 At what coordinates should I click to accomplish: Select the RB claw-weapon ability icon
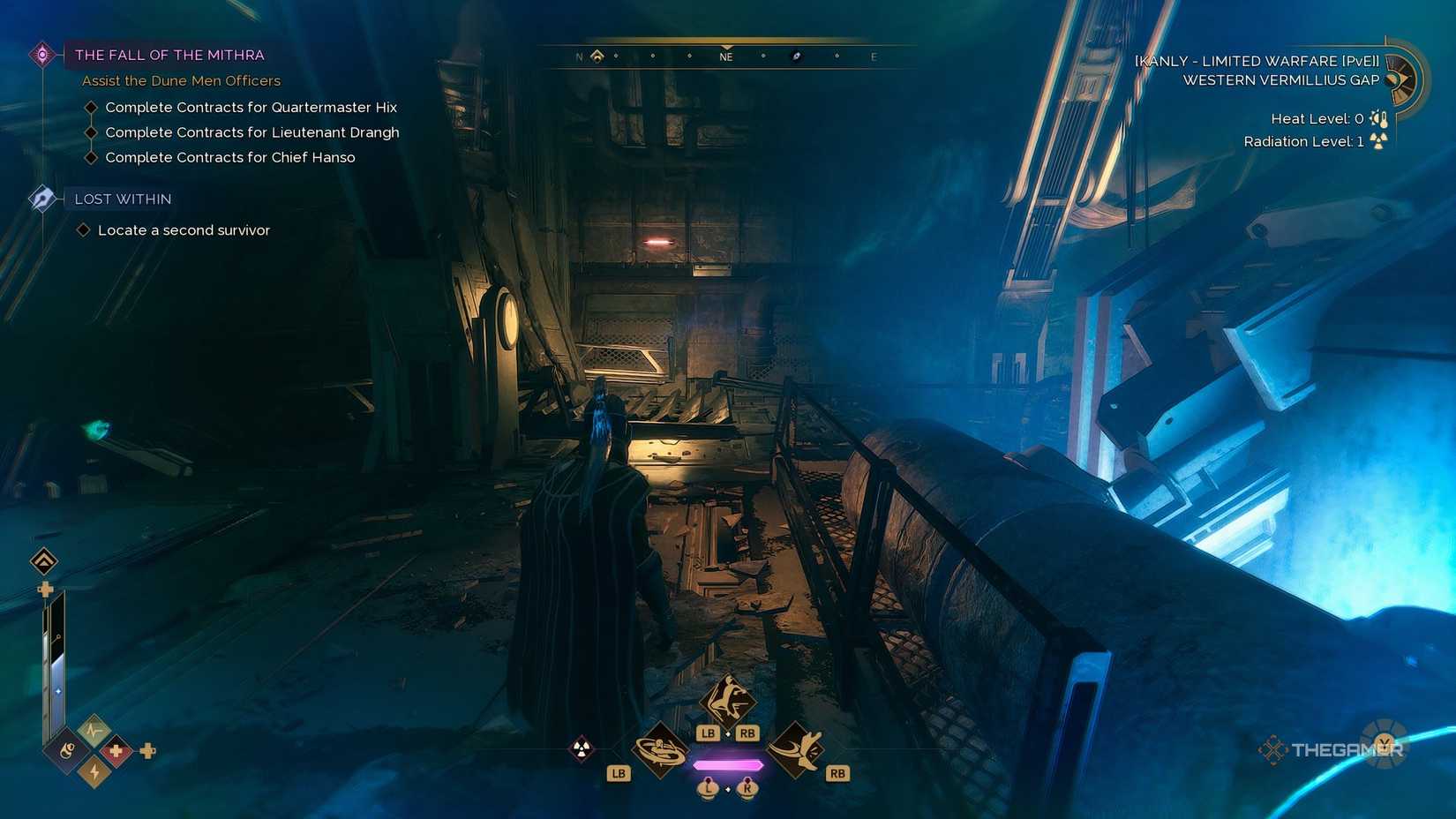tap(797, 749)
